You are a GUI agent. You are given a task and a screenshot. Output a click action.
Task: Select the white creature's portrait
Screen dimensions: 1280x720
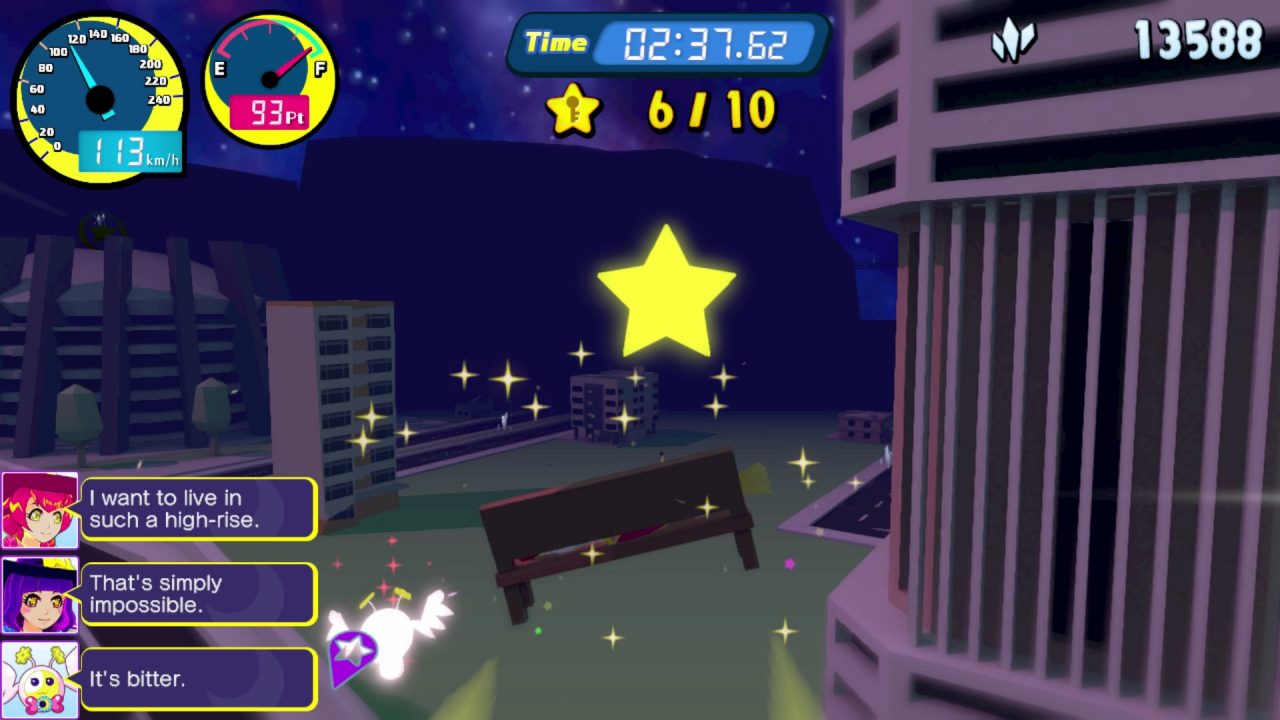coord(40,679)
